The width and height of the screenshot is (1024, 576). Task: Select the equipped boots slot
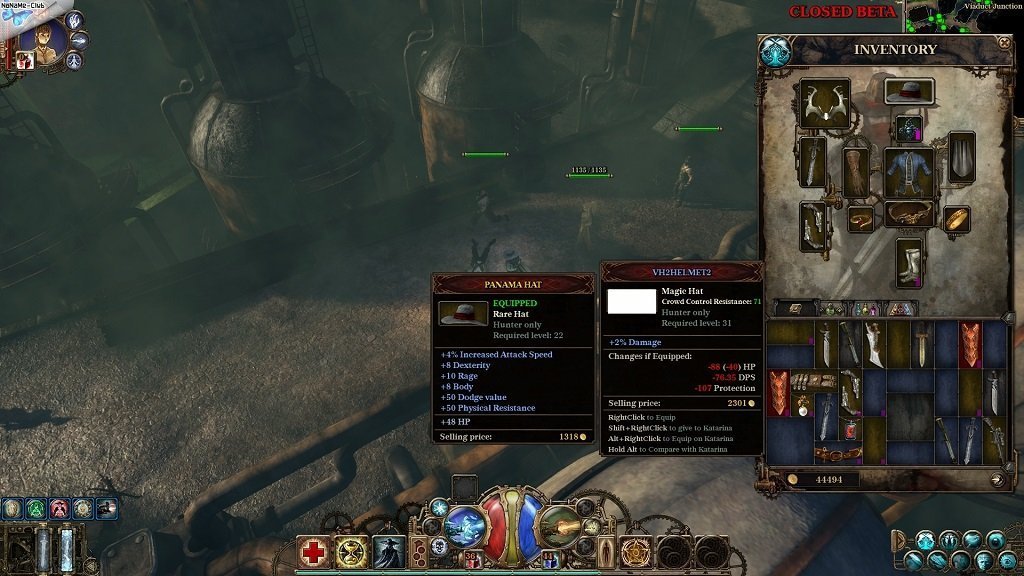tap(909, 262)
